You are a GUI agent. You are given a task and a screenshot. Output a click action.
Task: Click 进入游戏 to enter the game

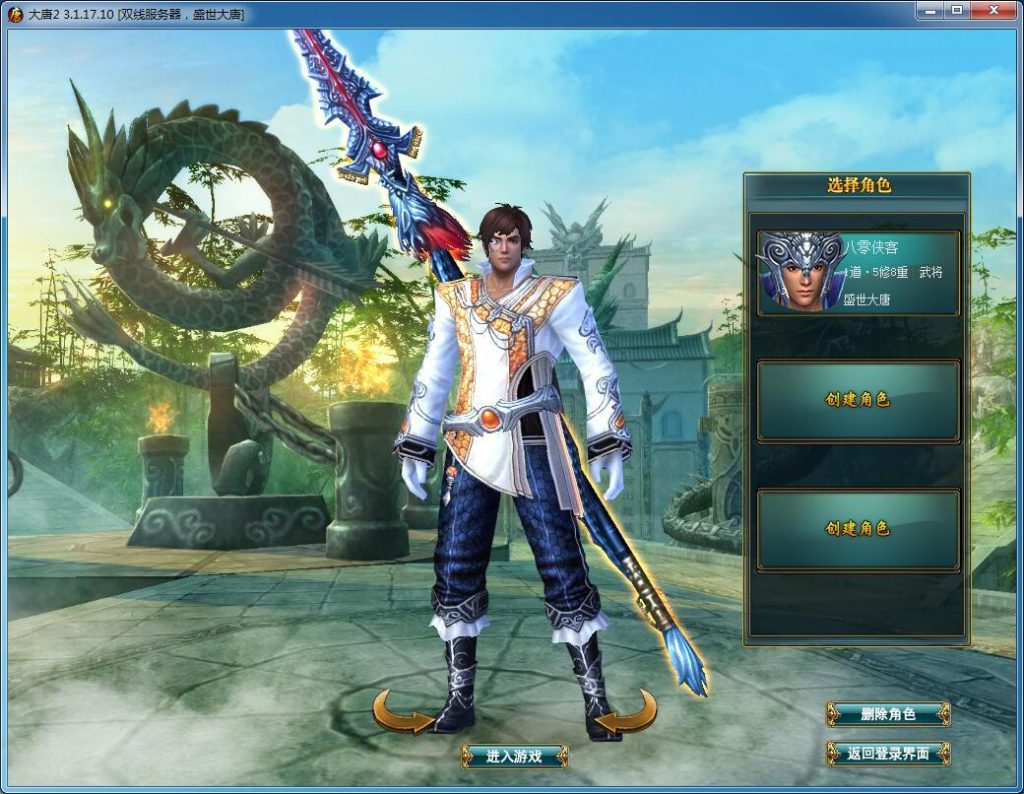[514, 756]
